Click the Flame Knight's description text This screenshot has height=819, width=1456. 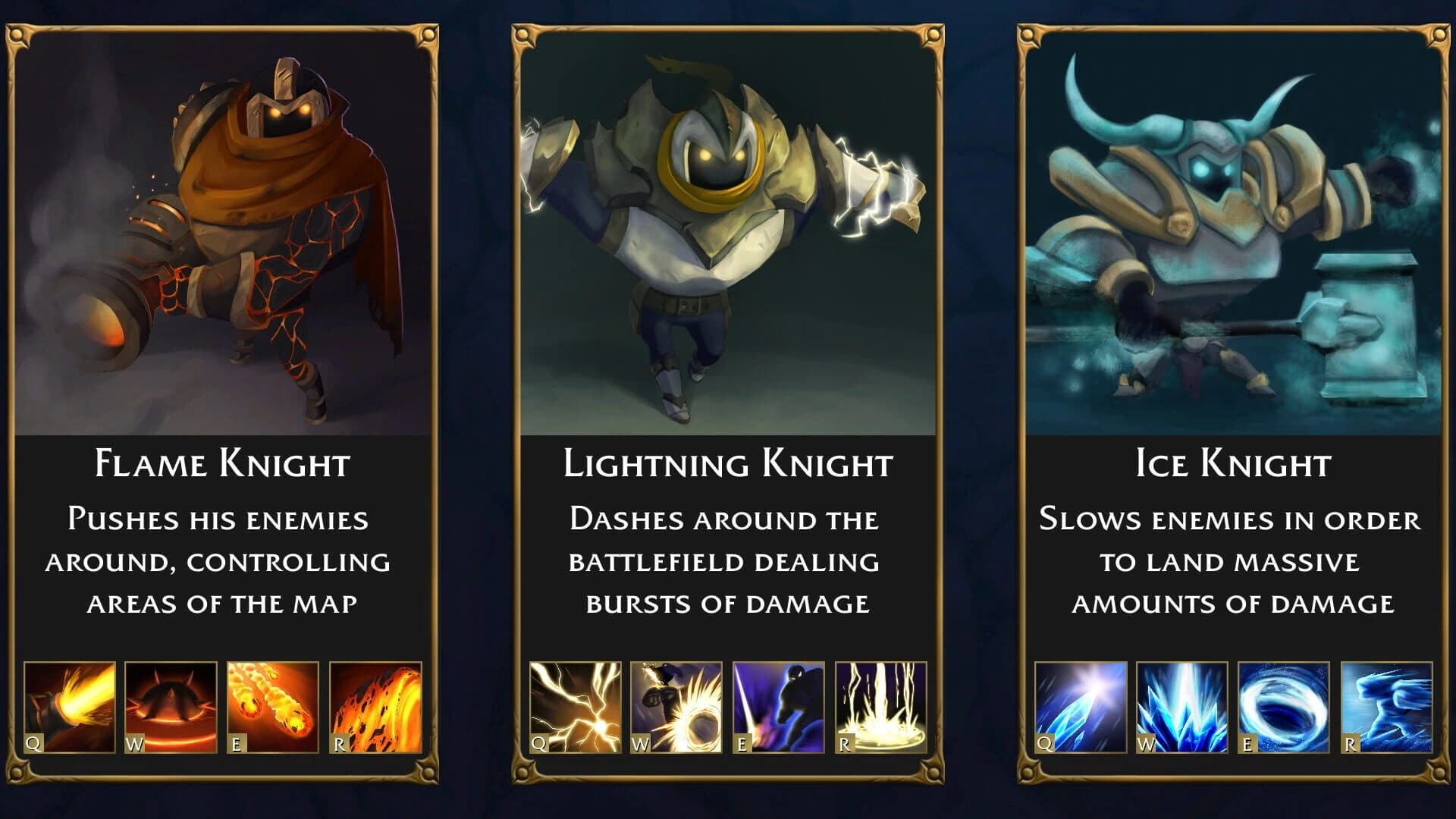point(221,561)
